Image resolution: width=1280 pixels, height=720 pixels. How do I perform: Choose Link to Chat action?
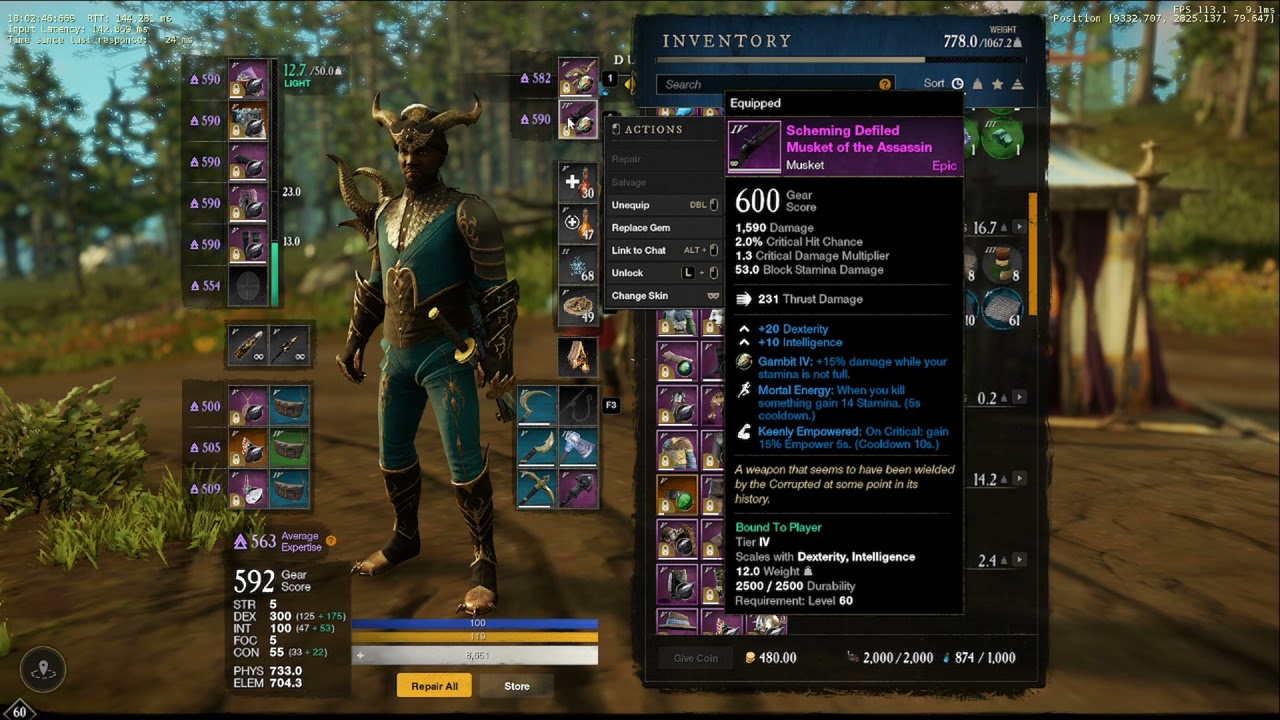click(x=639, y=250)
